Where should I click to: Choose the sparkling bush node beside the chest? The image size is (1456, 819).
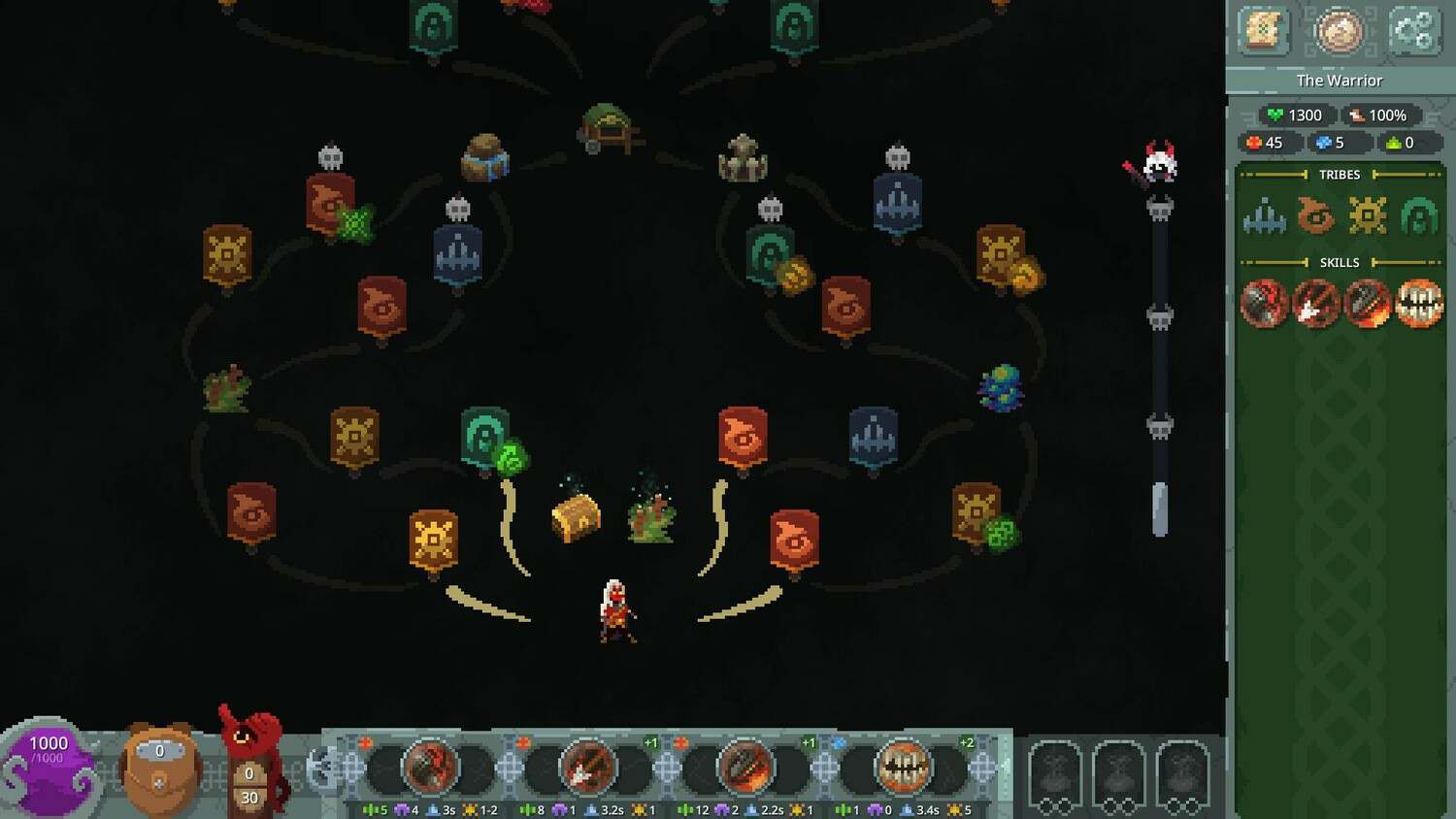point(651,516)
